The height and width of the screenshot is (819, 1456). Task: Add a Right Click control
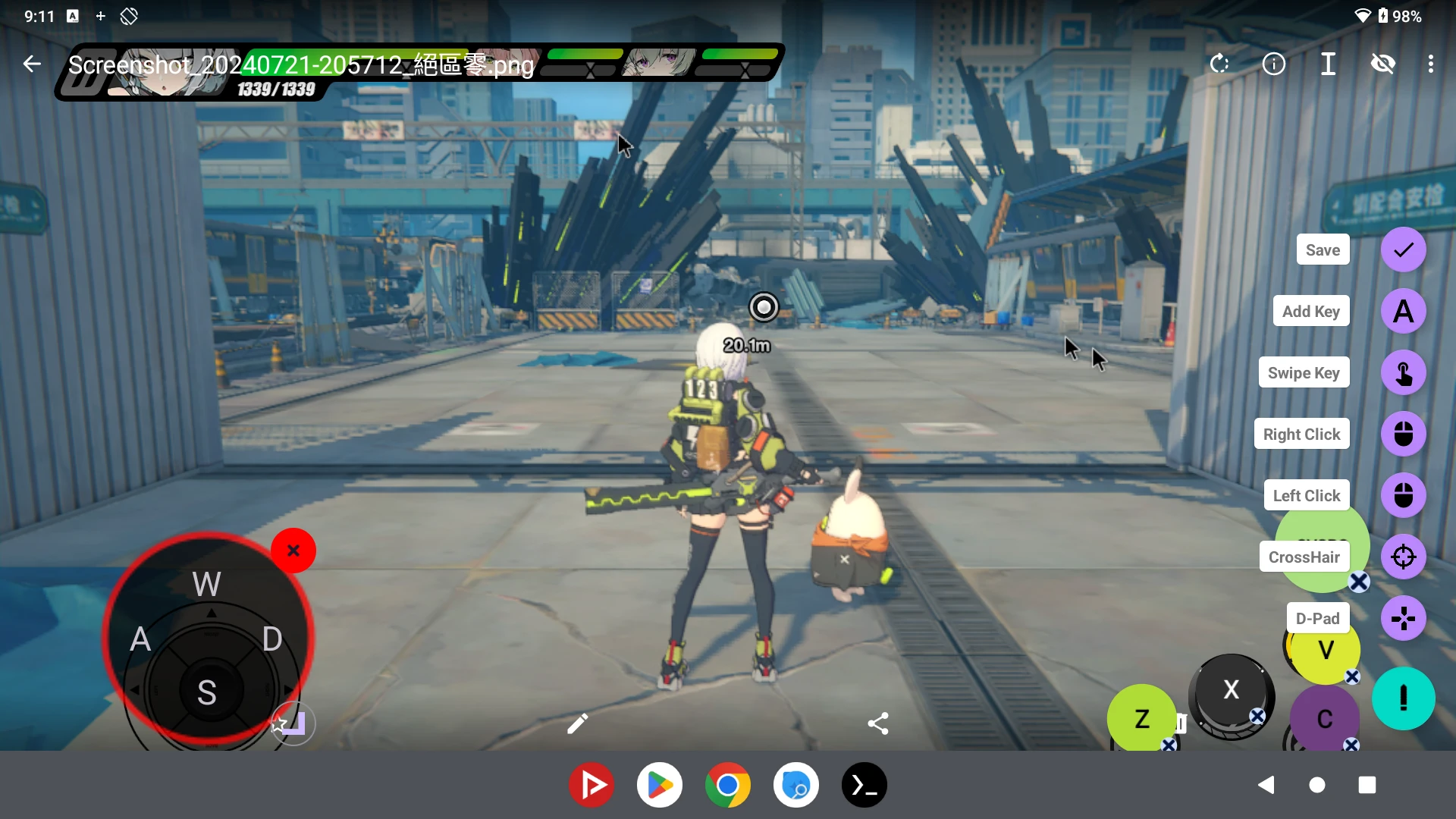(x=1403, y=435)
